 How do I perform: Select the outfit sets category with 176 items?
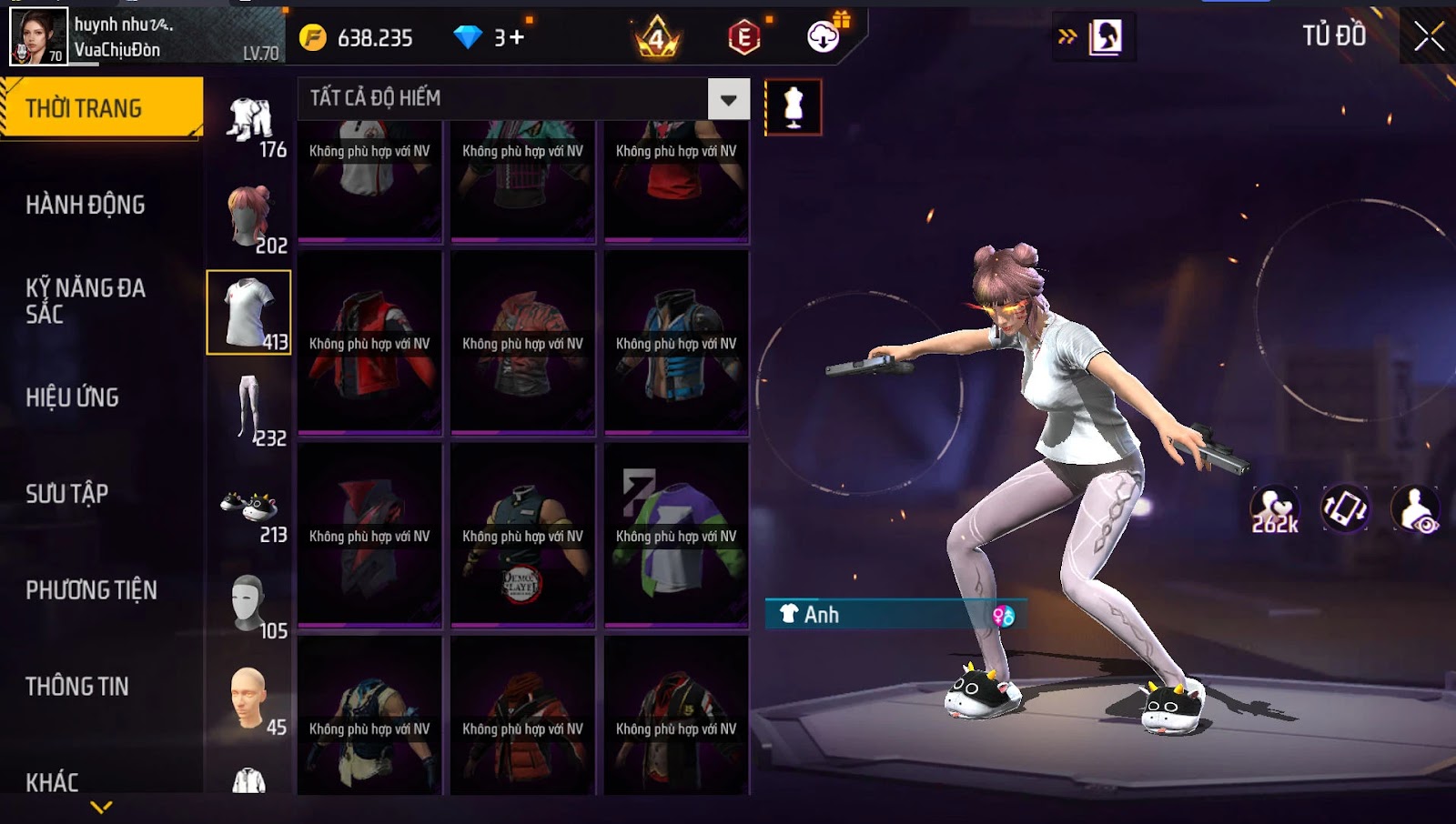tap(250, 126)
